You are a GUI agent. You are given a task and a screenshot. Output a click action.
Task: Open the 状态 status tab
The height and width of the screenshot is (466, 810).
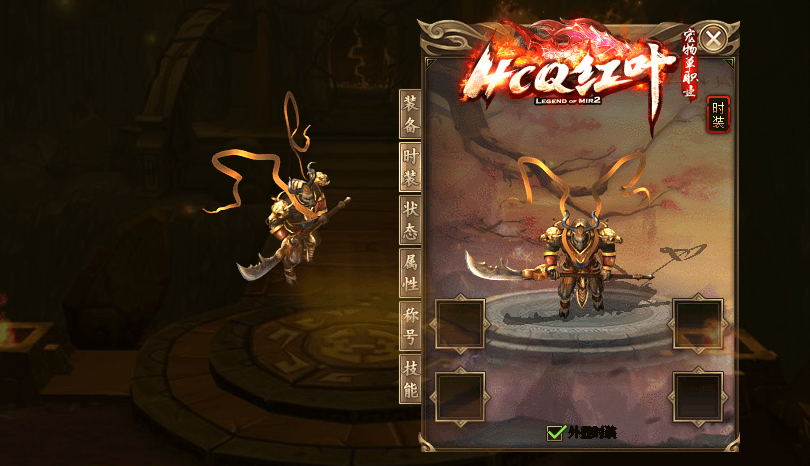click(410, 219)
